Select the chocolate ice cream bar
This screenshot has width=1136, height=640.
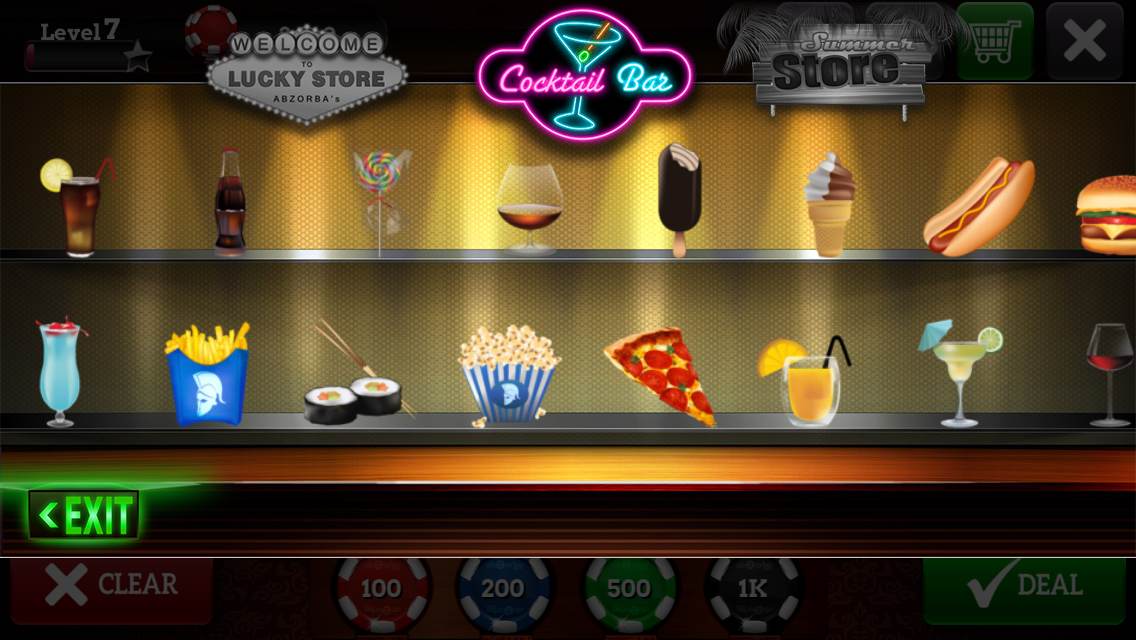679,198
